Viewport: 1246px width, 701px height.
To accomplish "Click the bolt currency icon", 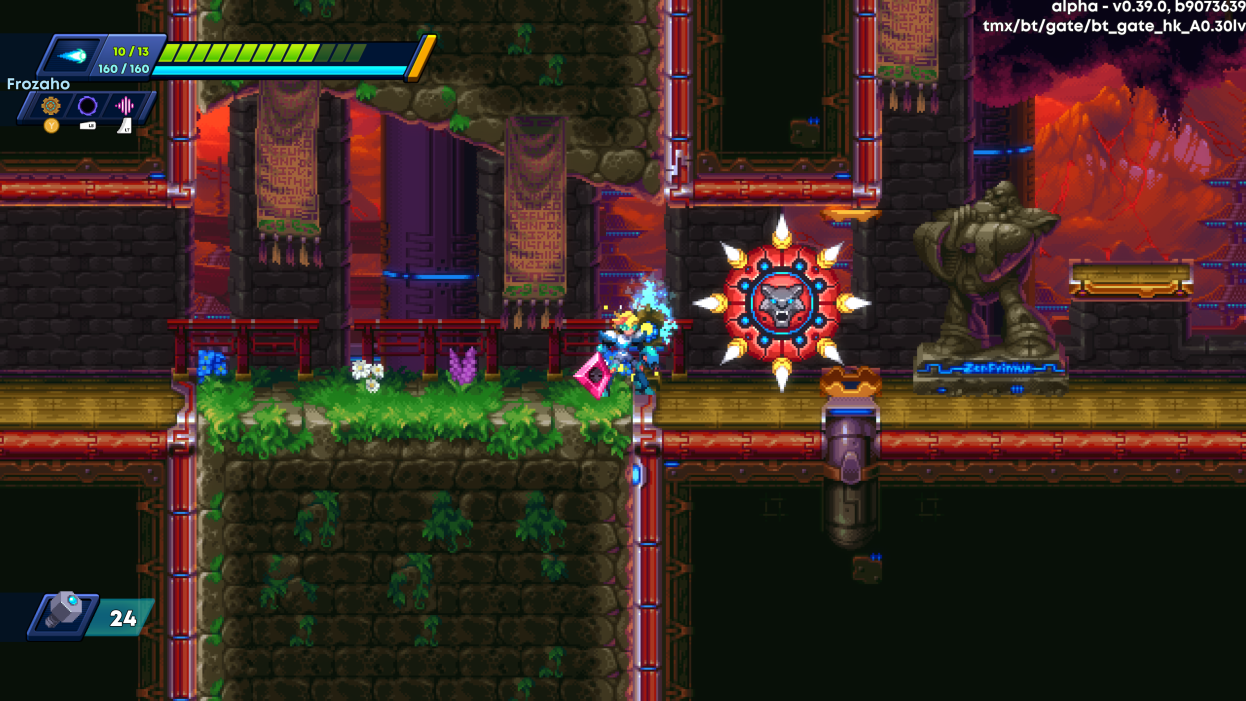I will pyautogui.click(x=63, y=615).
